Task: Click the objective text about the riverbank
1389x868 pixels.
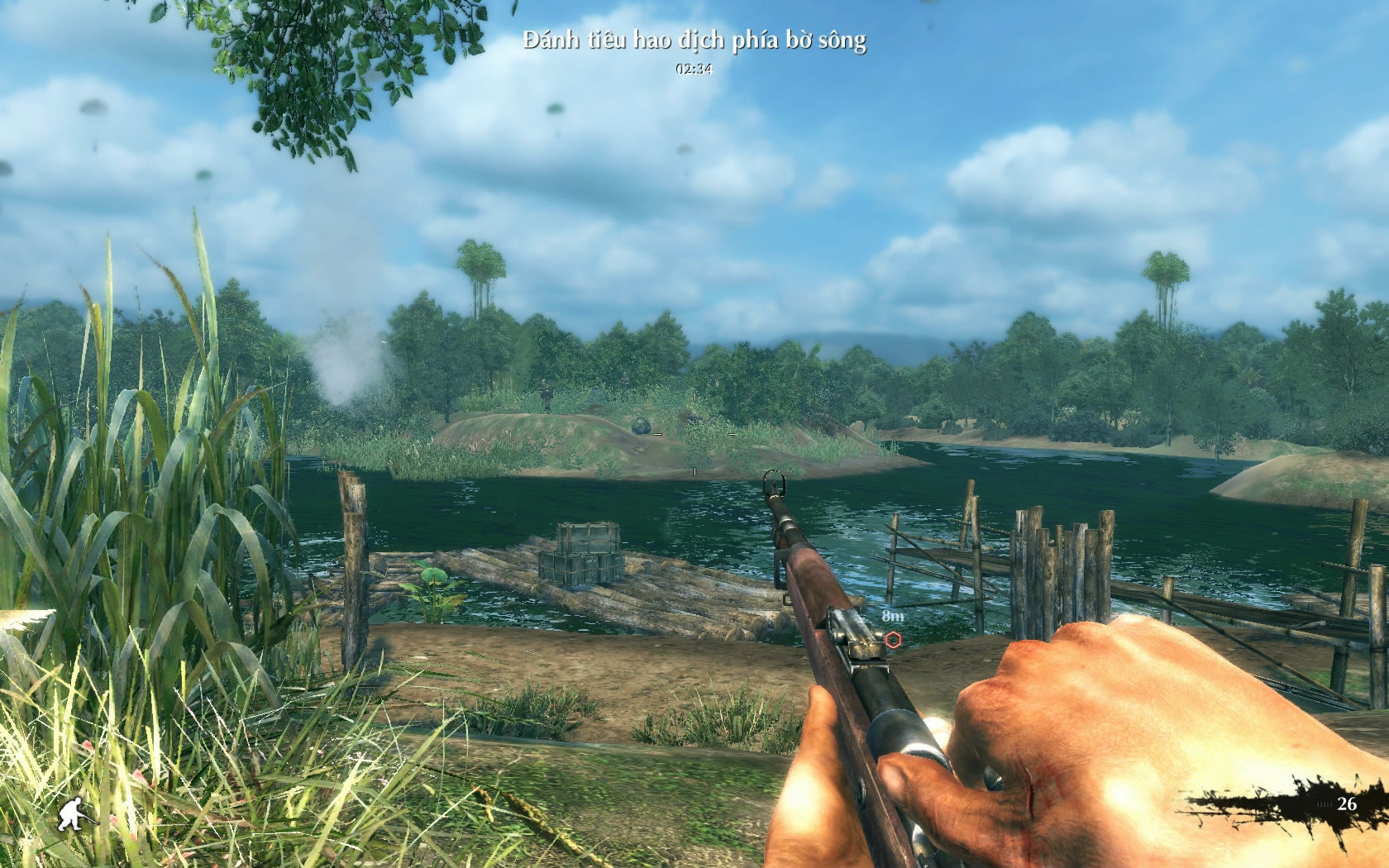Action: coord(694,41)
